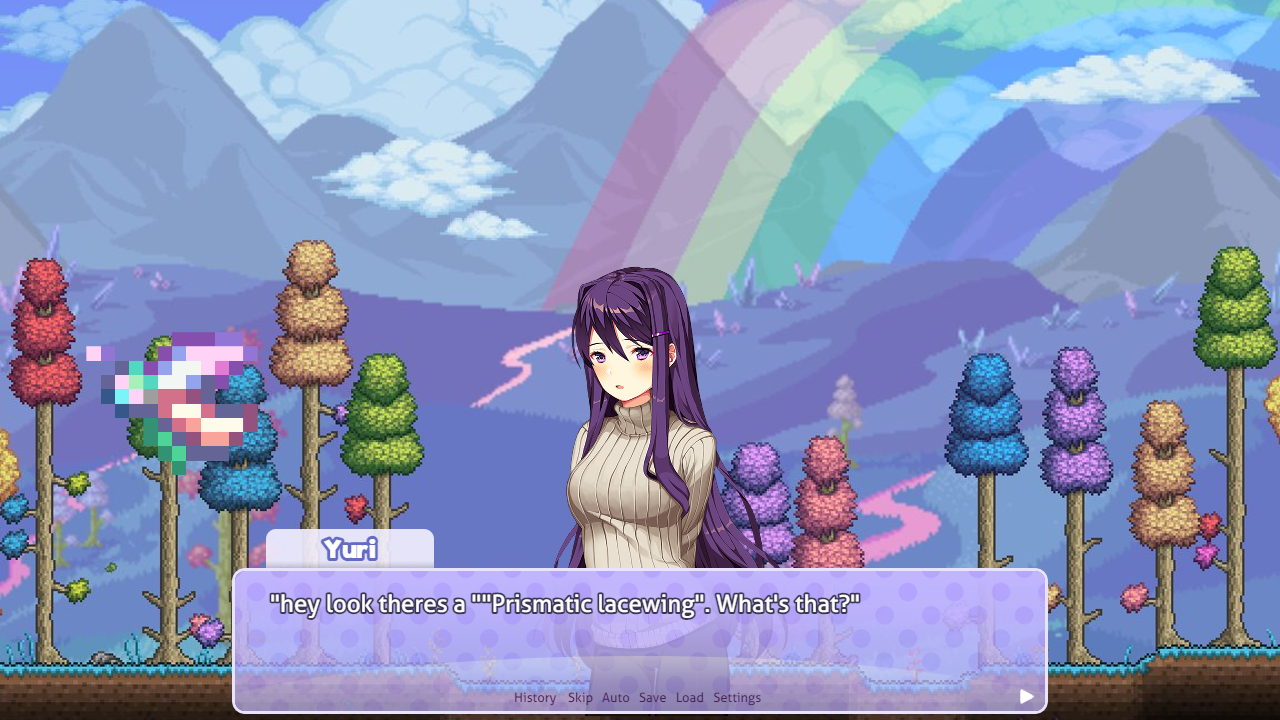Load a saved game
This screenshot has height=720, width=1280.
[689, 697]
